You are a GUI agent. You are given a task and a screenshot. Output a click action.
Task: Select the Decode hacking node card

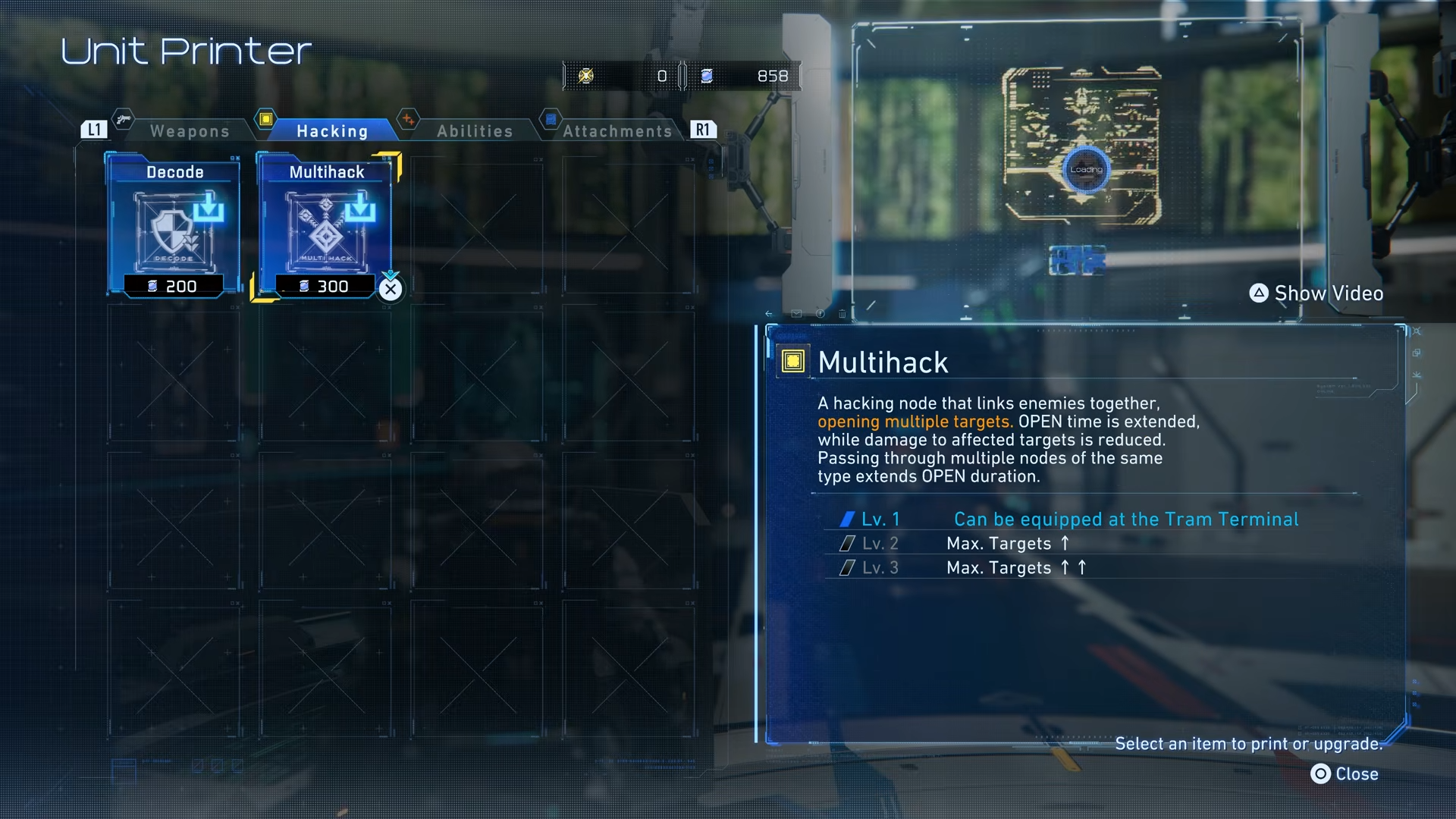[x=174, y=227]
